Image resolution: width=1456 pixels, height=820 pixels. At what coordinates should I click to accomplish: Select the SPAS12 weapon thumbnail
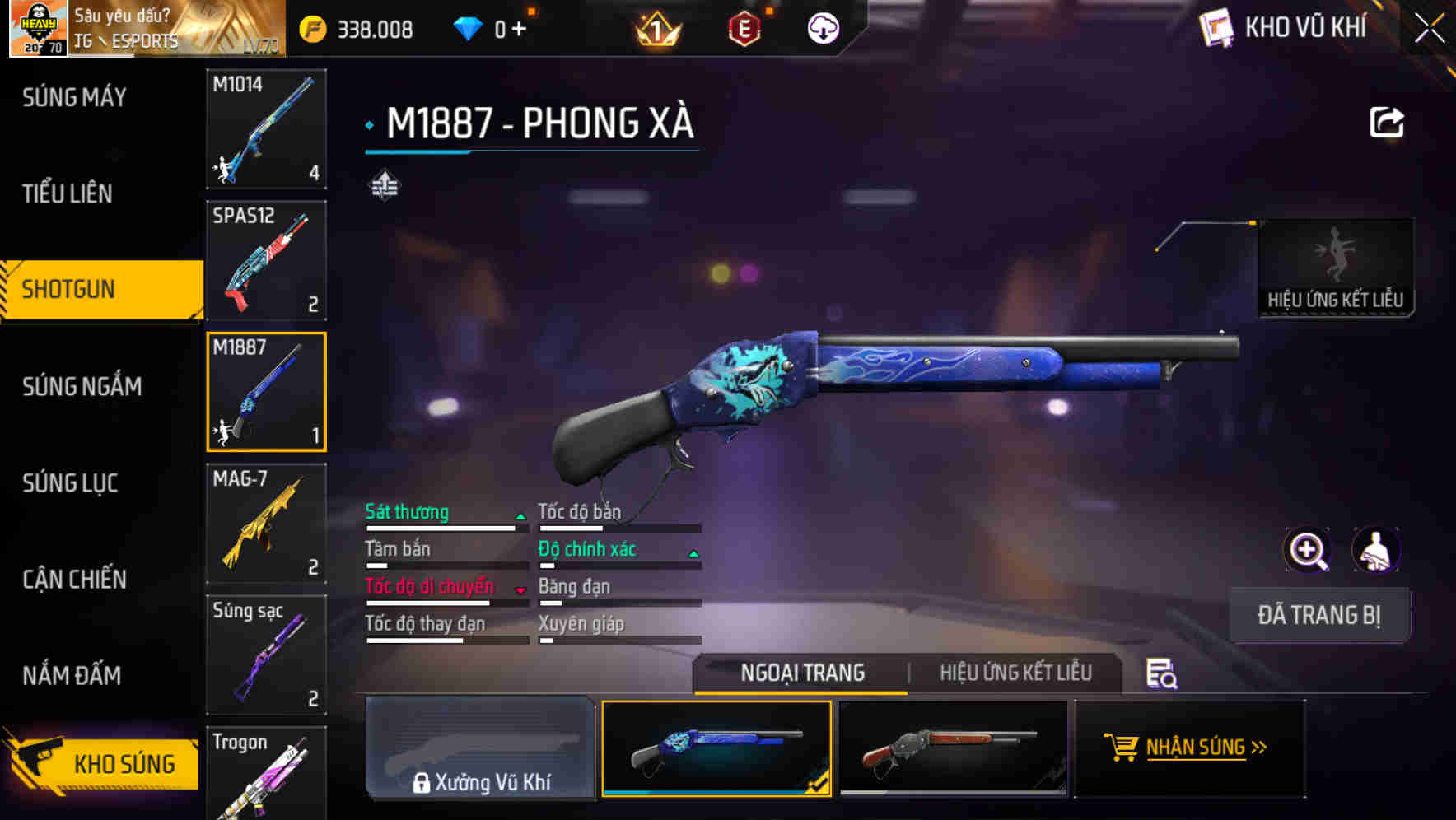tap(265, 259)
